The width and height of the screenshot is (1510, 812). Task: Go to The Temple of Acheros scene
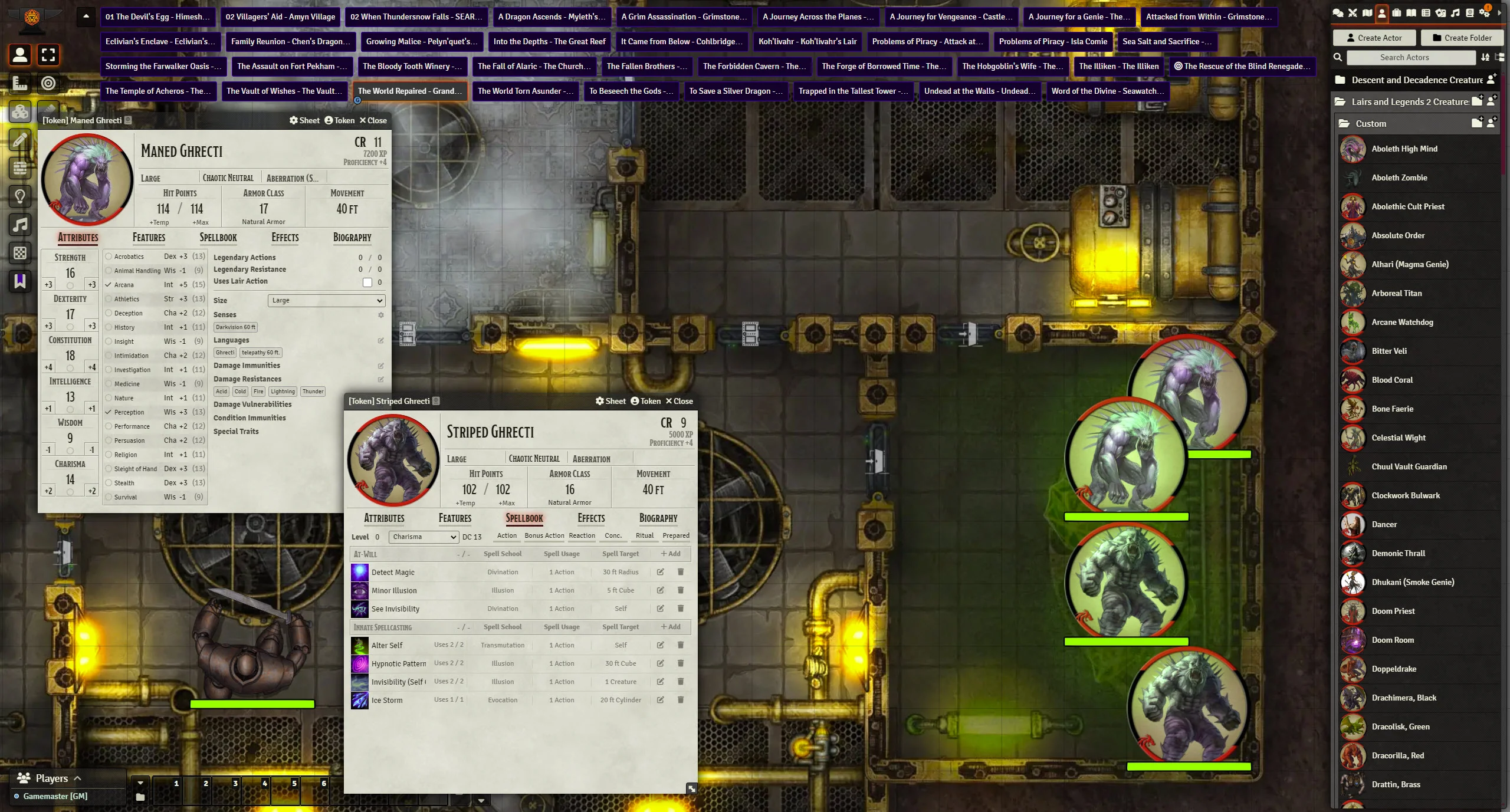[157, 91]
